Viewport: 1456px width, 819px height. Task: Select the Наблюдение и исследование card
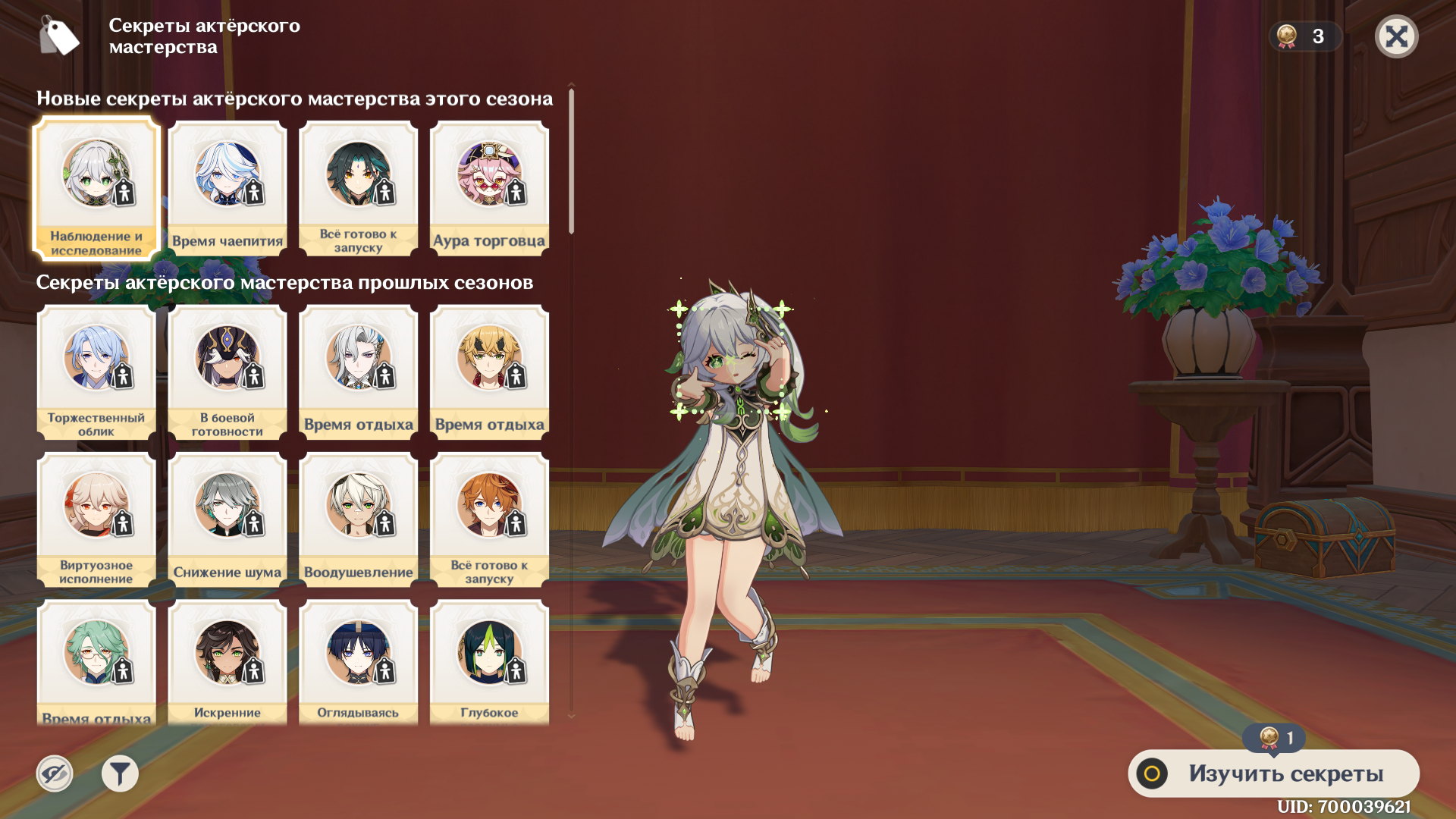click(96, 188)
